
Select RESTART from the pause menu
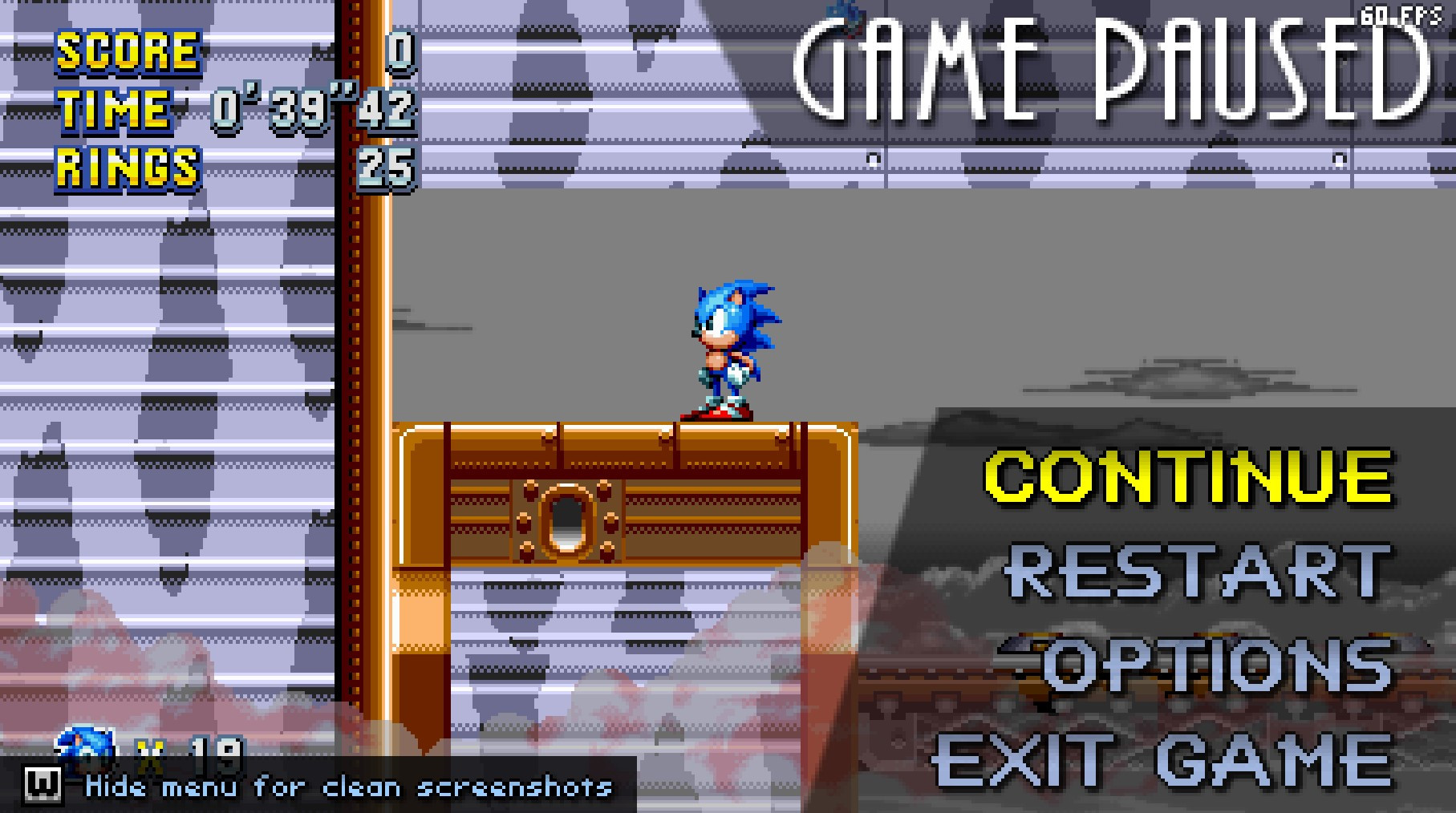[x=1195, y=571]
